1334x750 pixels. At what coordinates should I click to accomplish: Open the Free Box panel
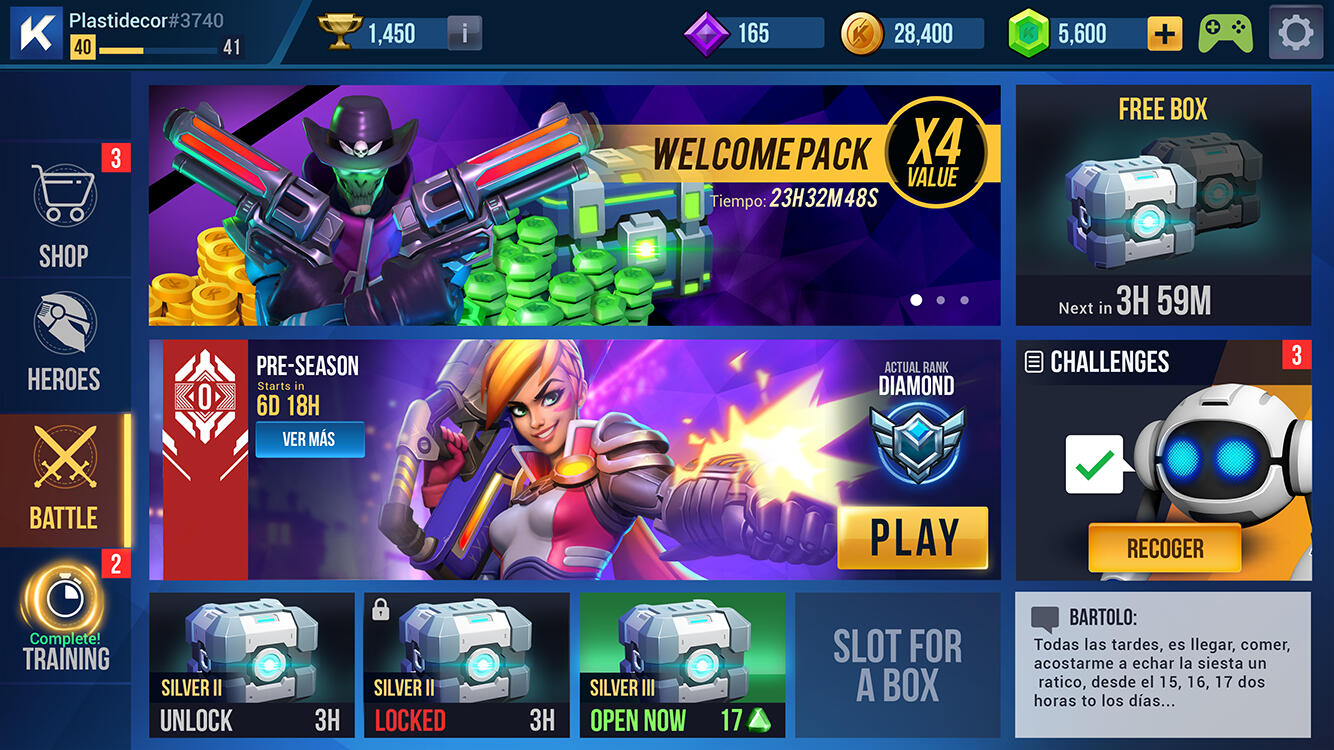[x=1163, y=205]
